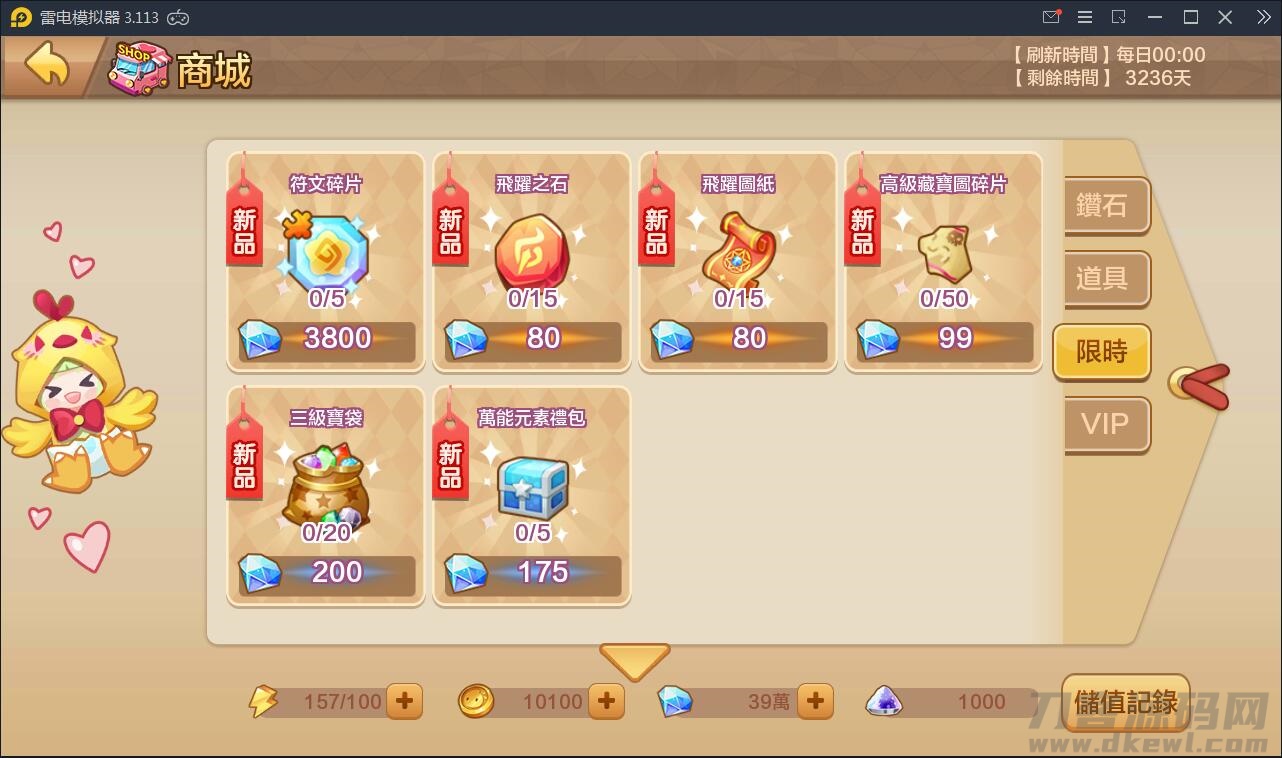1282x758 pixels.
Task: Click the gold coin icon in the bottom bar
Action: (x=476, y=701)
